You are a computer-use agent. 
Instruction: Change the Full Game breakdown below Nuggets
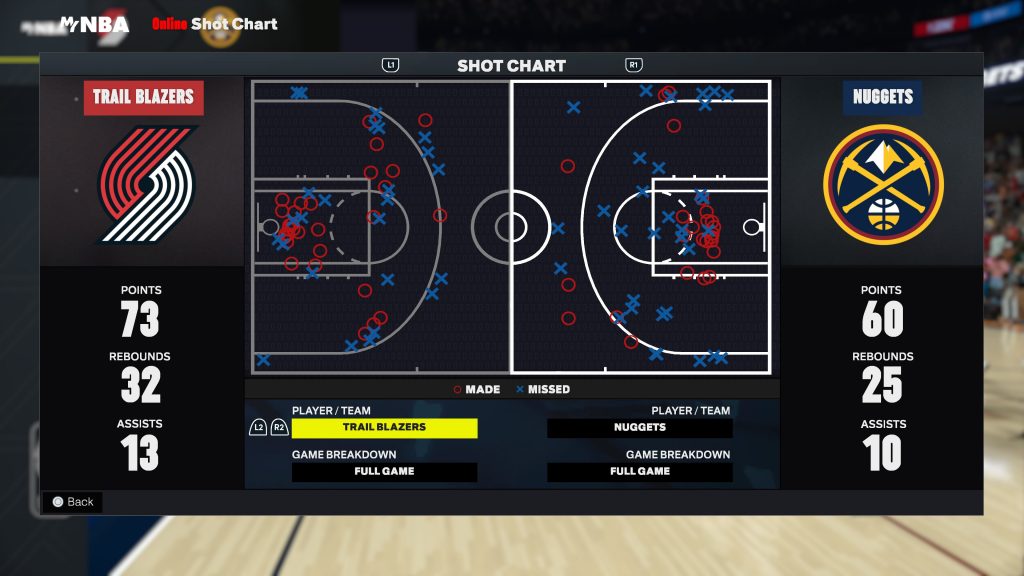(640, 471)
